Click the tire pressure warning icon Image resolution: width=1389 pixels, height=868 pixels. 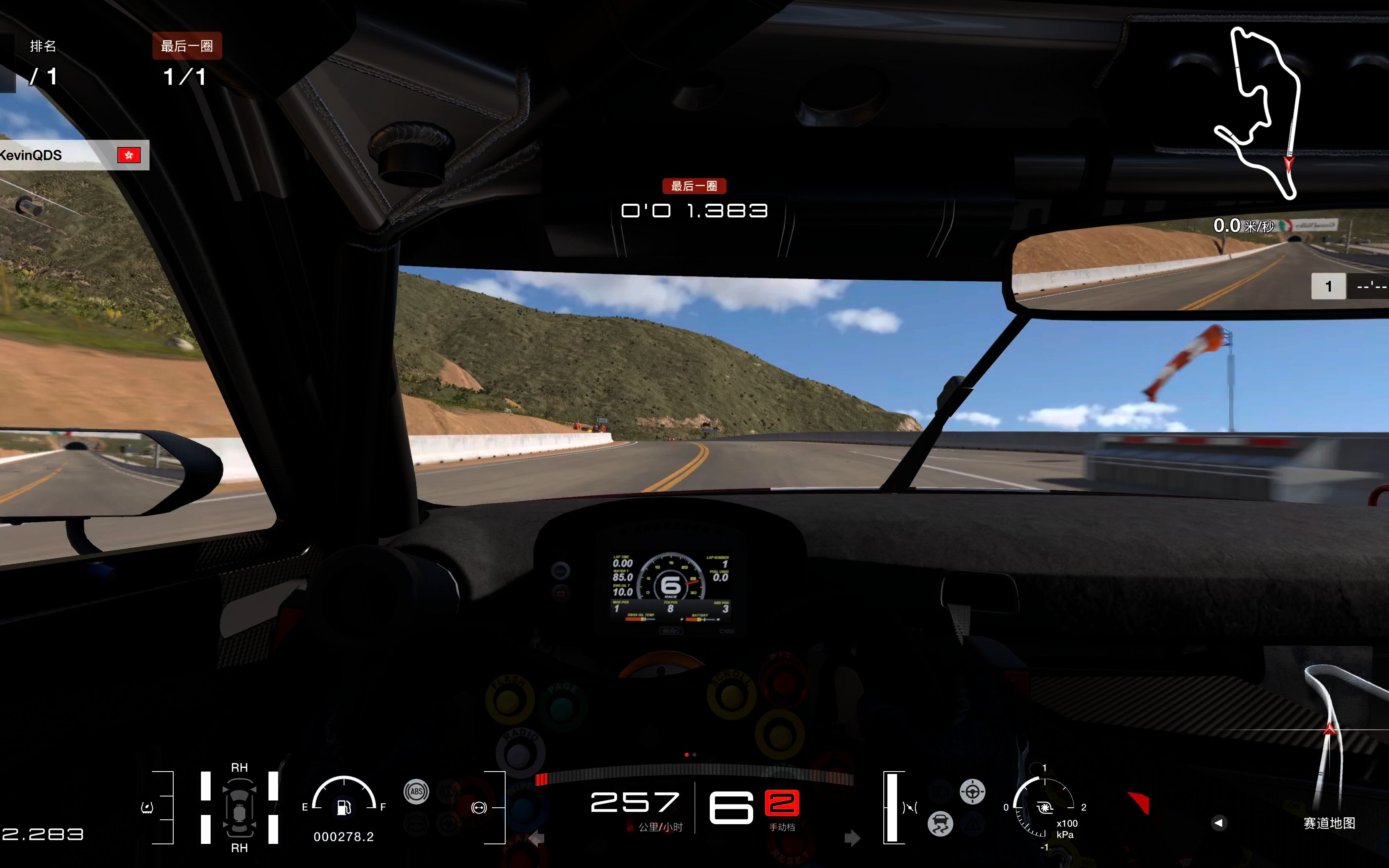pyautogui.click(x=147, y=808)
